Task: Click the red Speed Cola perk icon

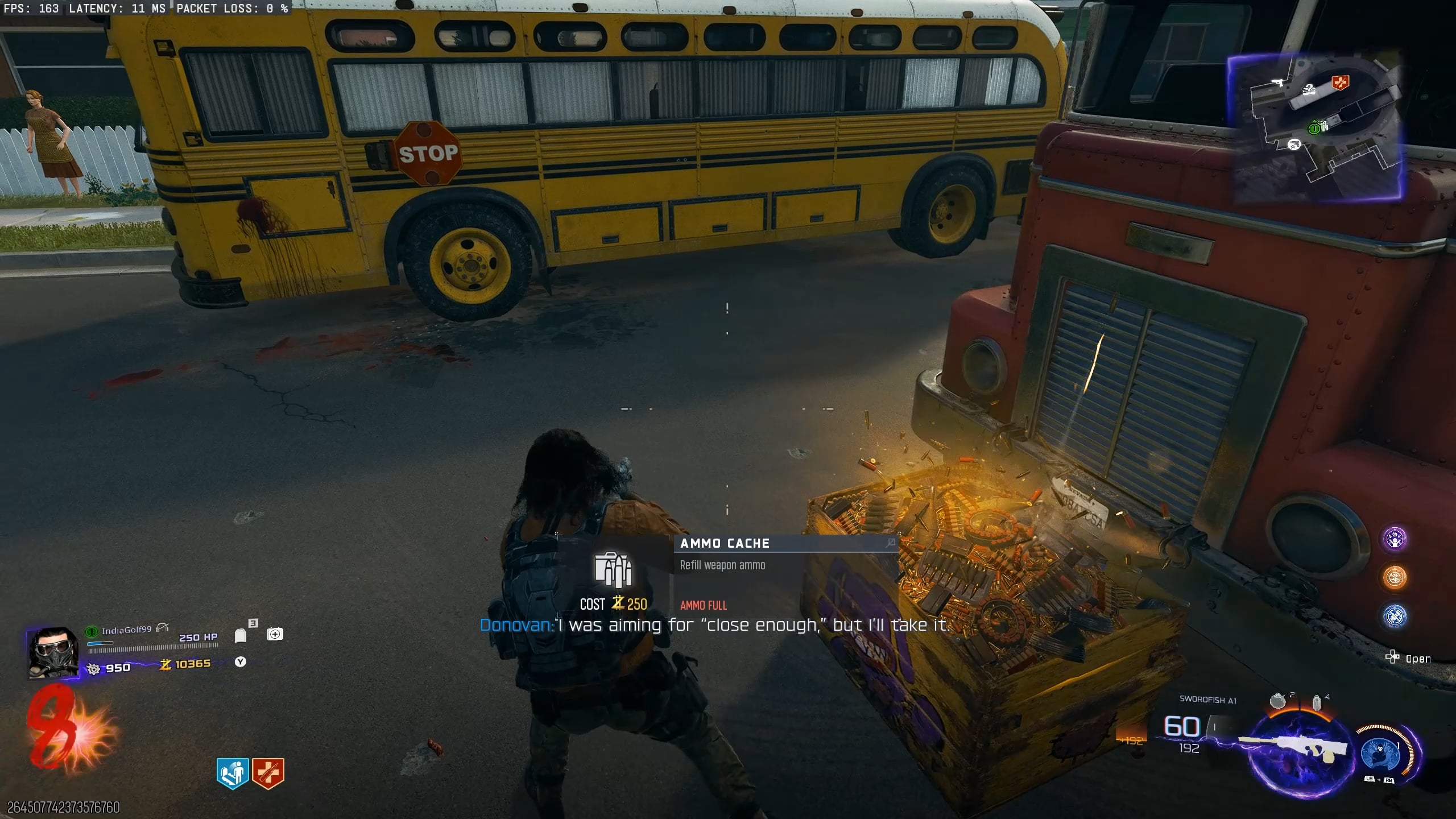Action: (268, 773)
